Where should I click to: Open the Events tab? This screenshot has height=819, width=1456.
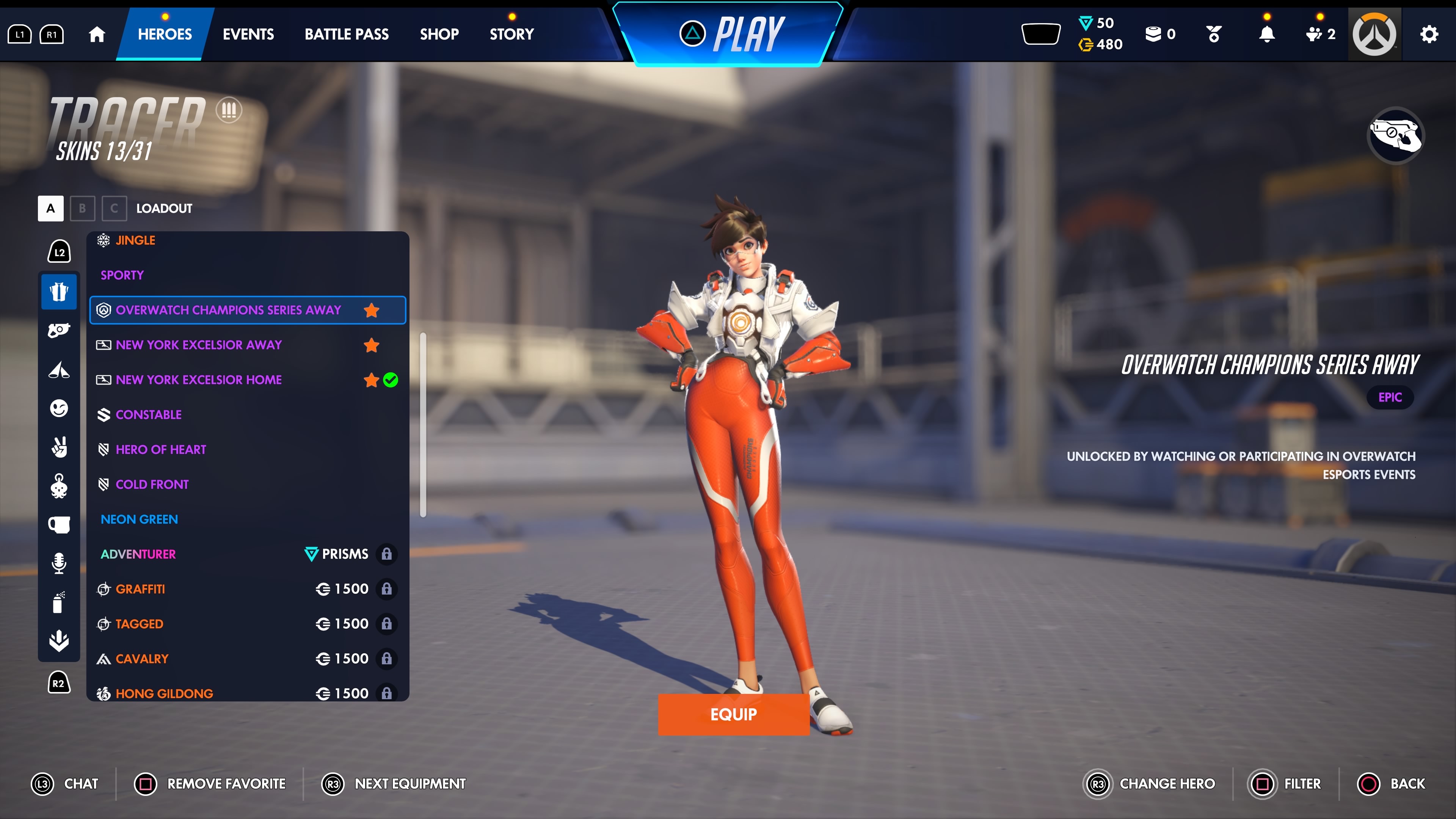point(248,34)
